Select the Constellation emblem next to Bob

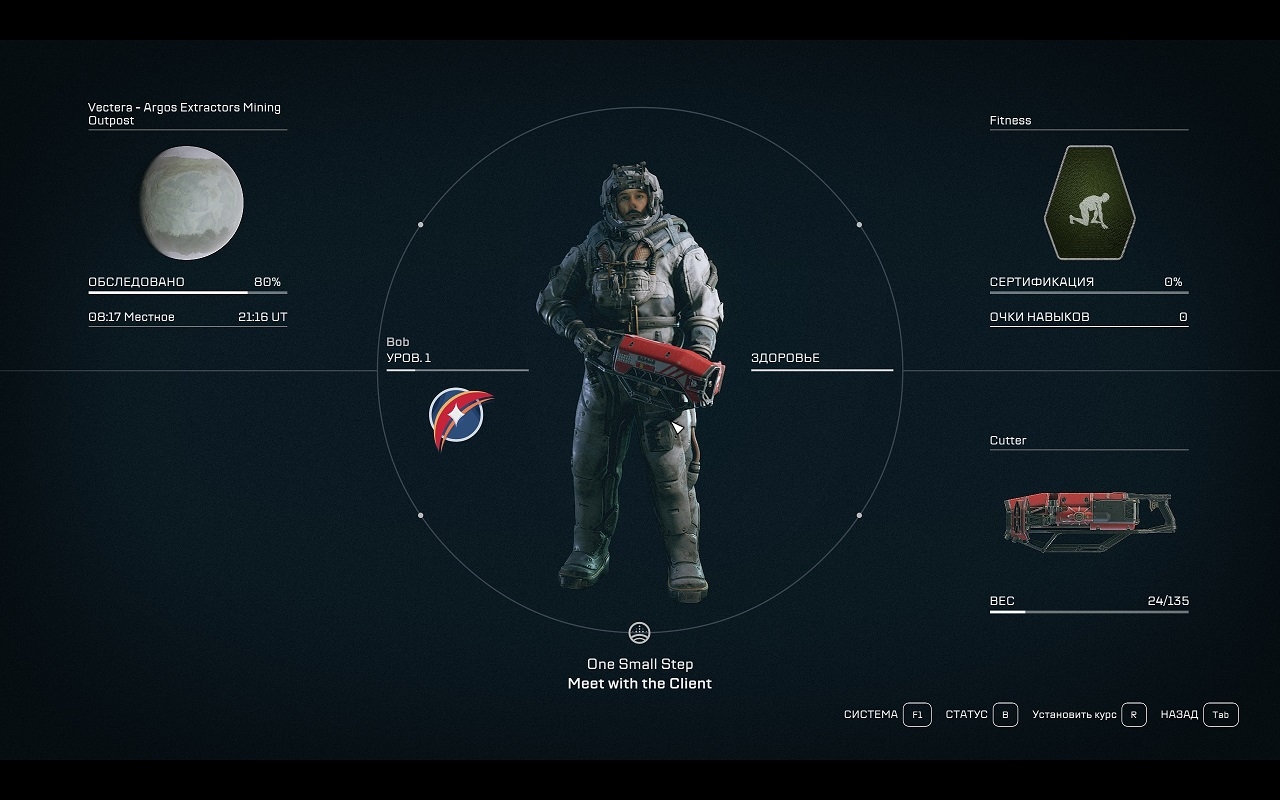(x=460, y=417)
